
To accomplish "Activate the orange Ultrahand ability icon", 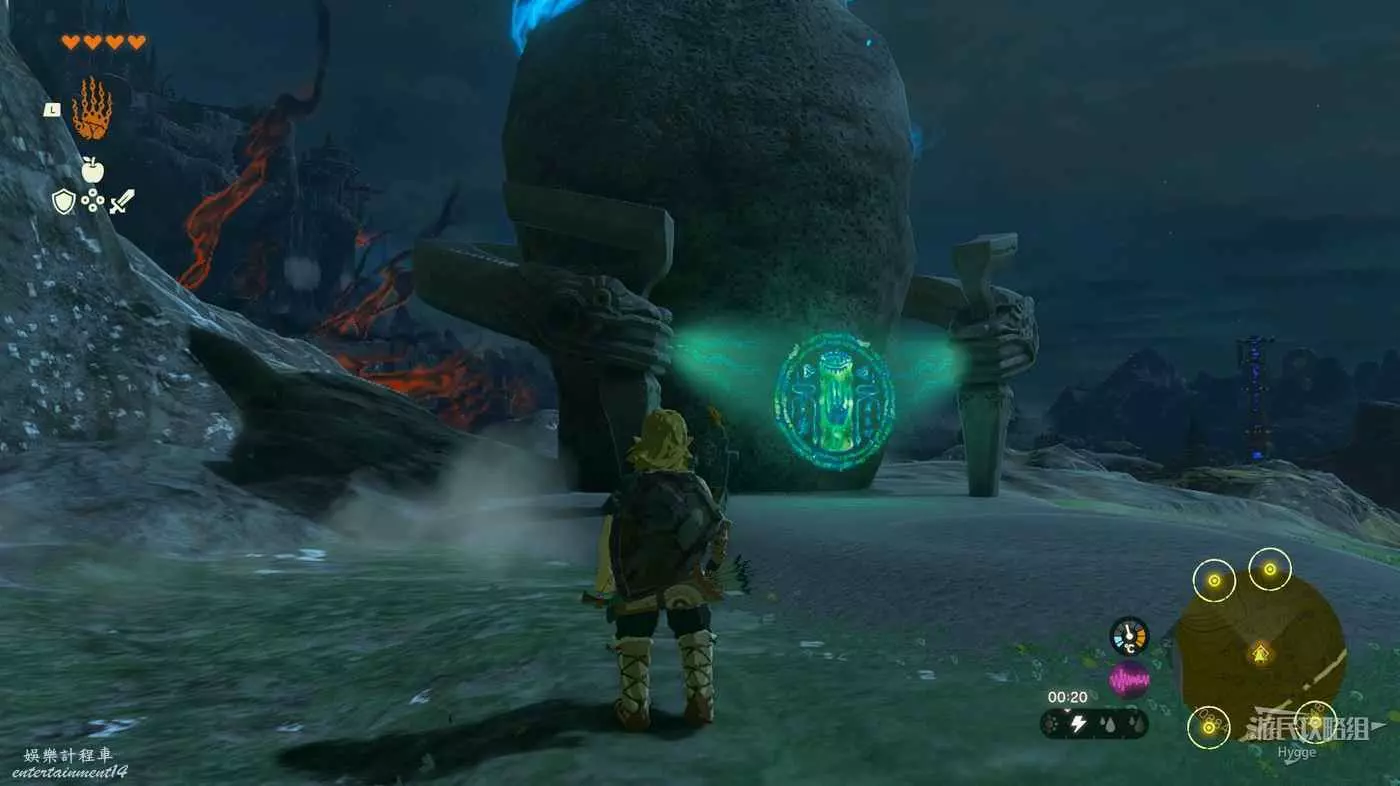I will [x=92, y=109].
